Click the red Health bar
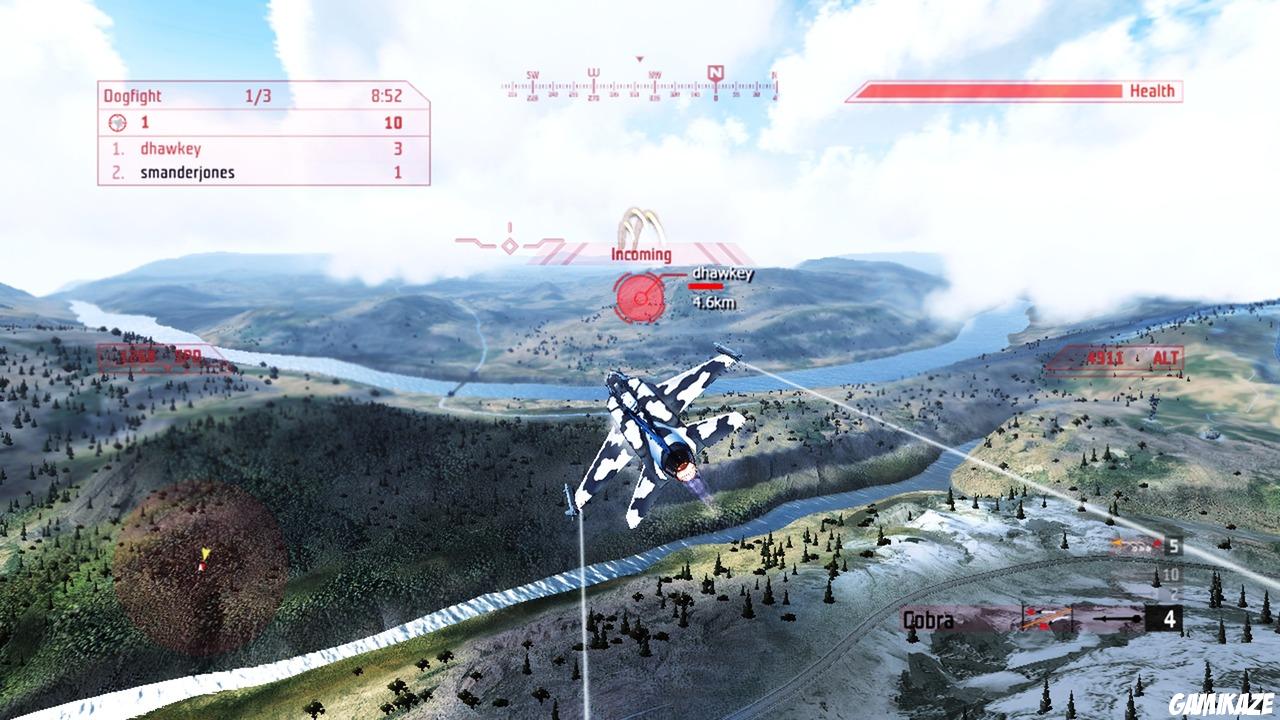This screenshot has height=720, width=1280. pyautogui.click(x=990, y=92)
